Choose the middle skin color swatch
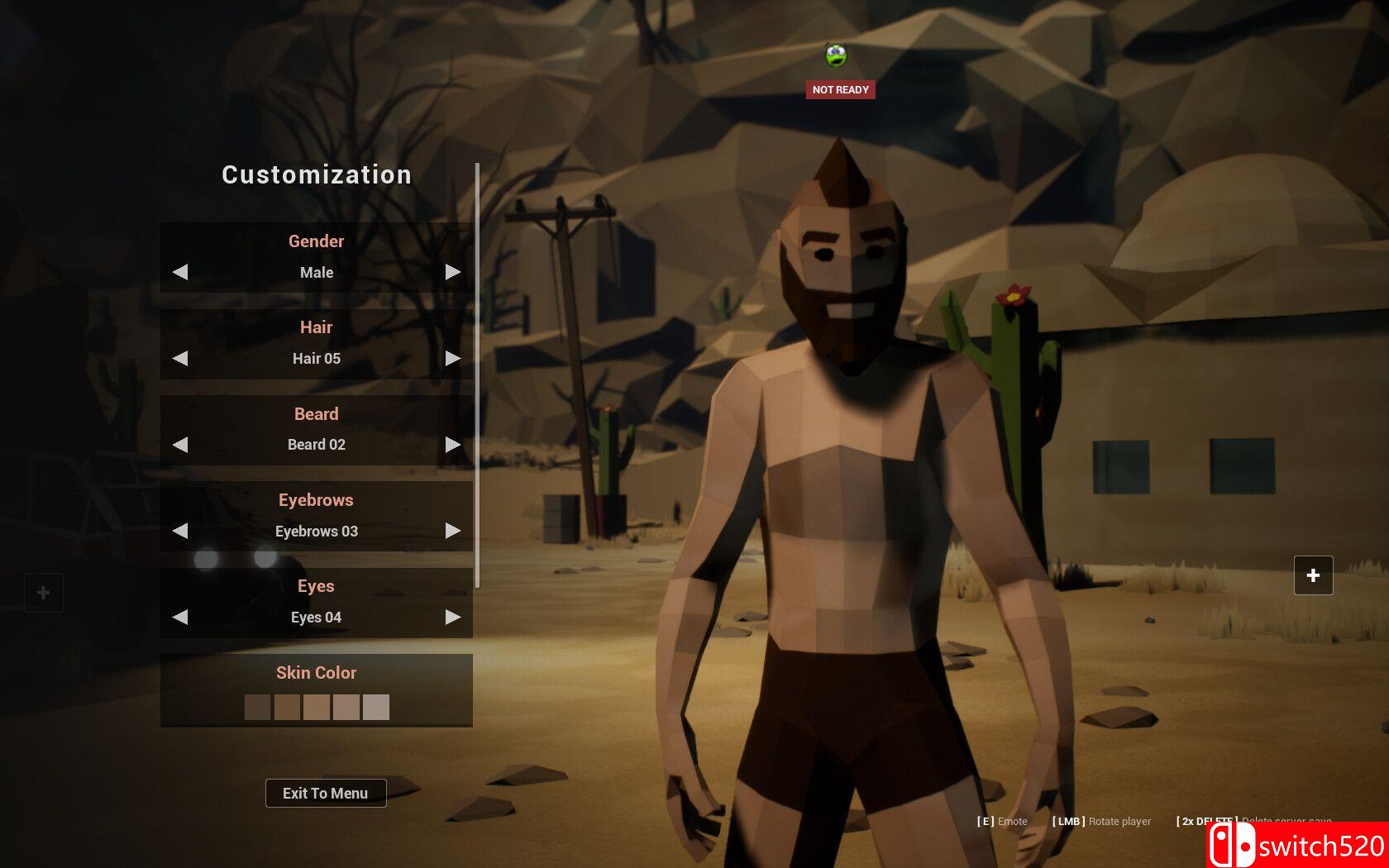 [317, 707]
